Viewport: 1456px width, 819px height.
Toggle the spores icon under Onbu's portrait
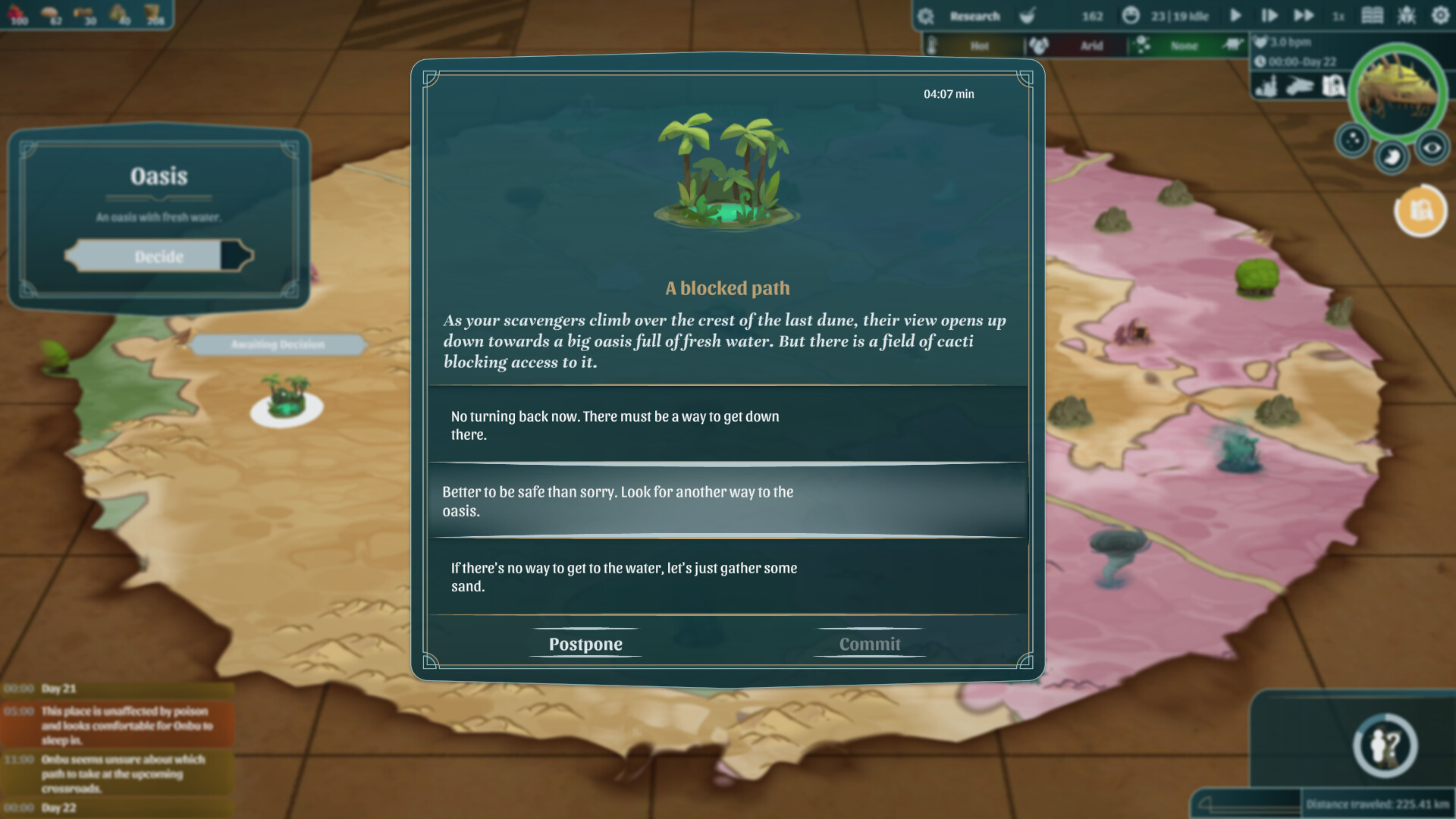[1351, 141]
